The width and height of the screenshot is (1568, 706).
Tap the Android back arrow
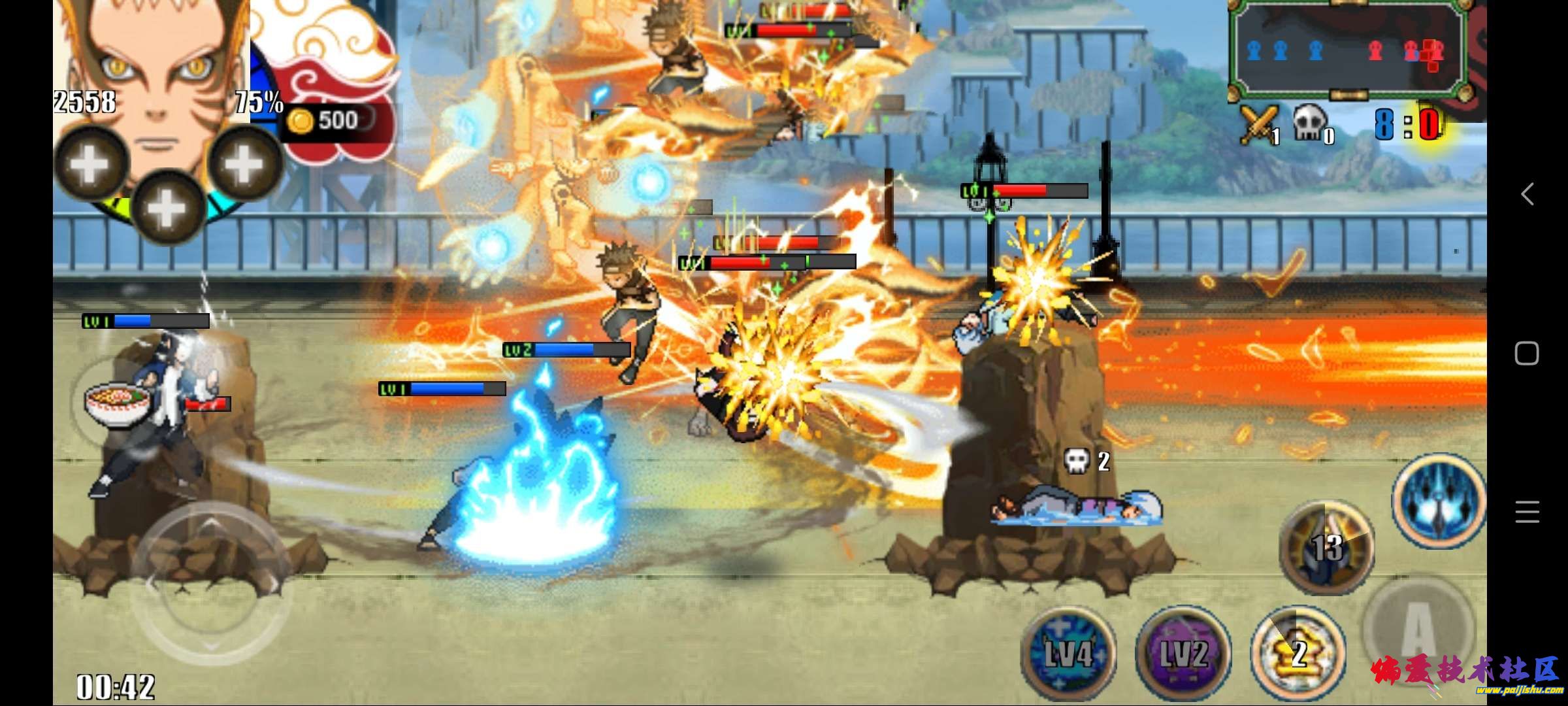click(1527, 194)
